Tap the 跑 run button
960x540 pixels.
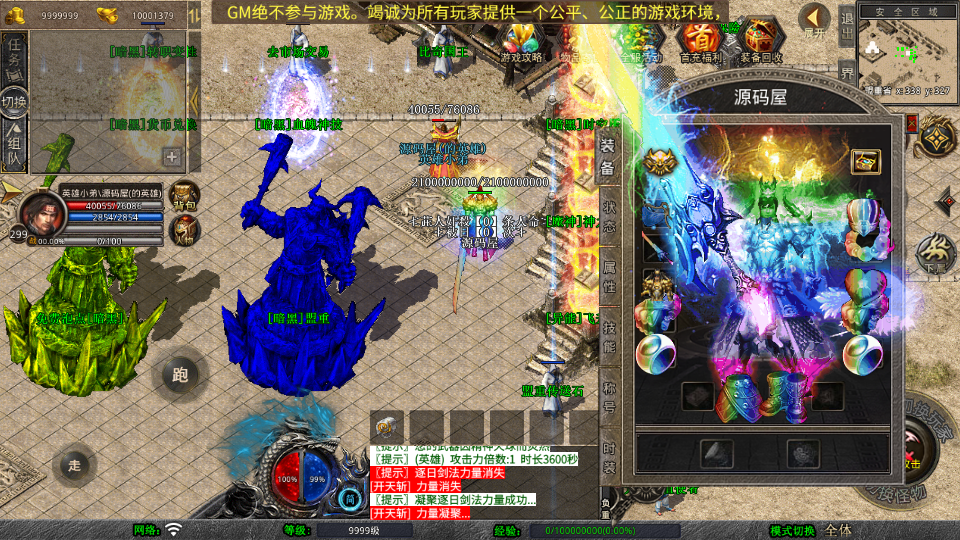[x=180, y=375]
